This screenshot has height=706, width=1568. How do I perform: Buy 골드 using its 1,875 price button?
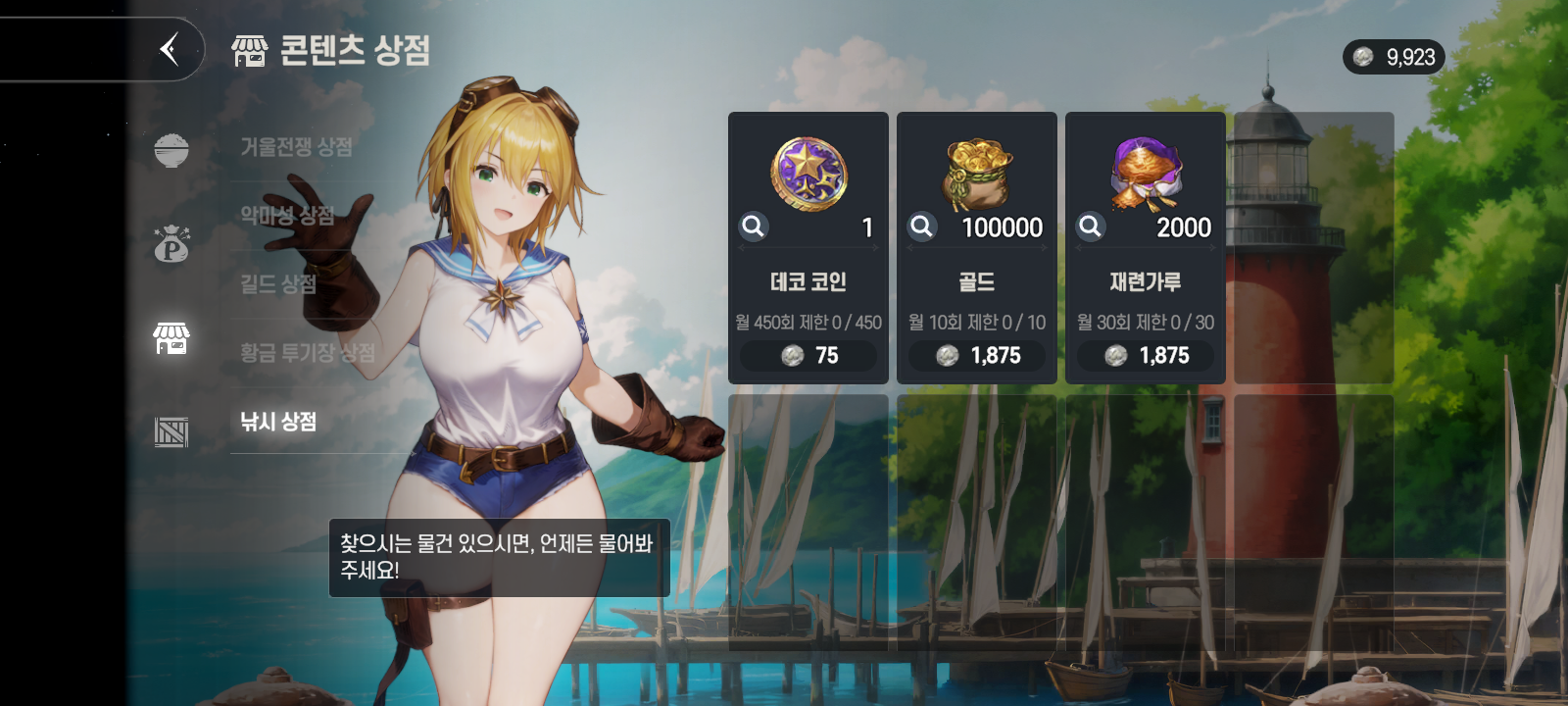pos(977,356)
